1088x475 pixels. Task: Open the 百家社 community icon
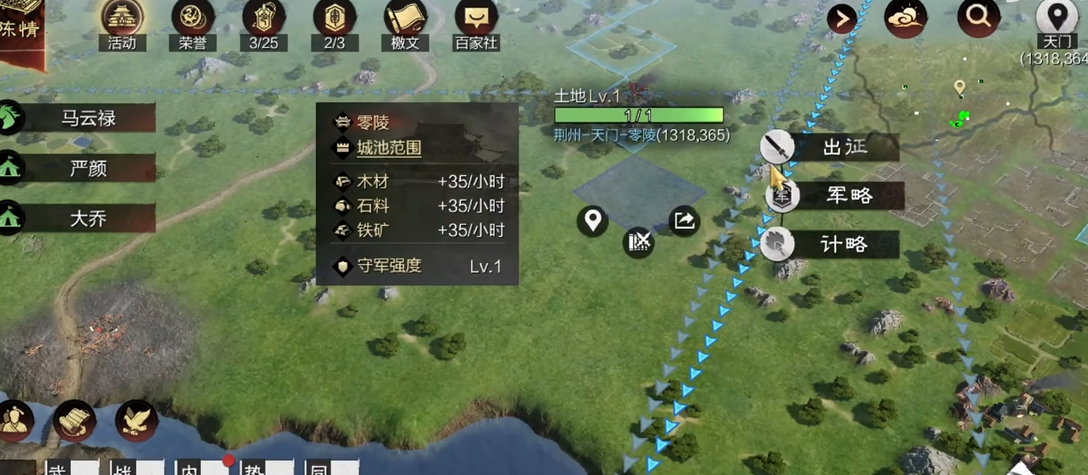pyautogui.click(x=476, y=20)
